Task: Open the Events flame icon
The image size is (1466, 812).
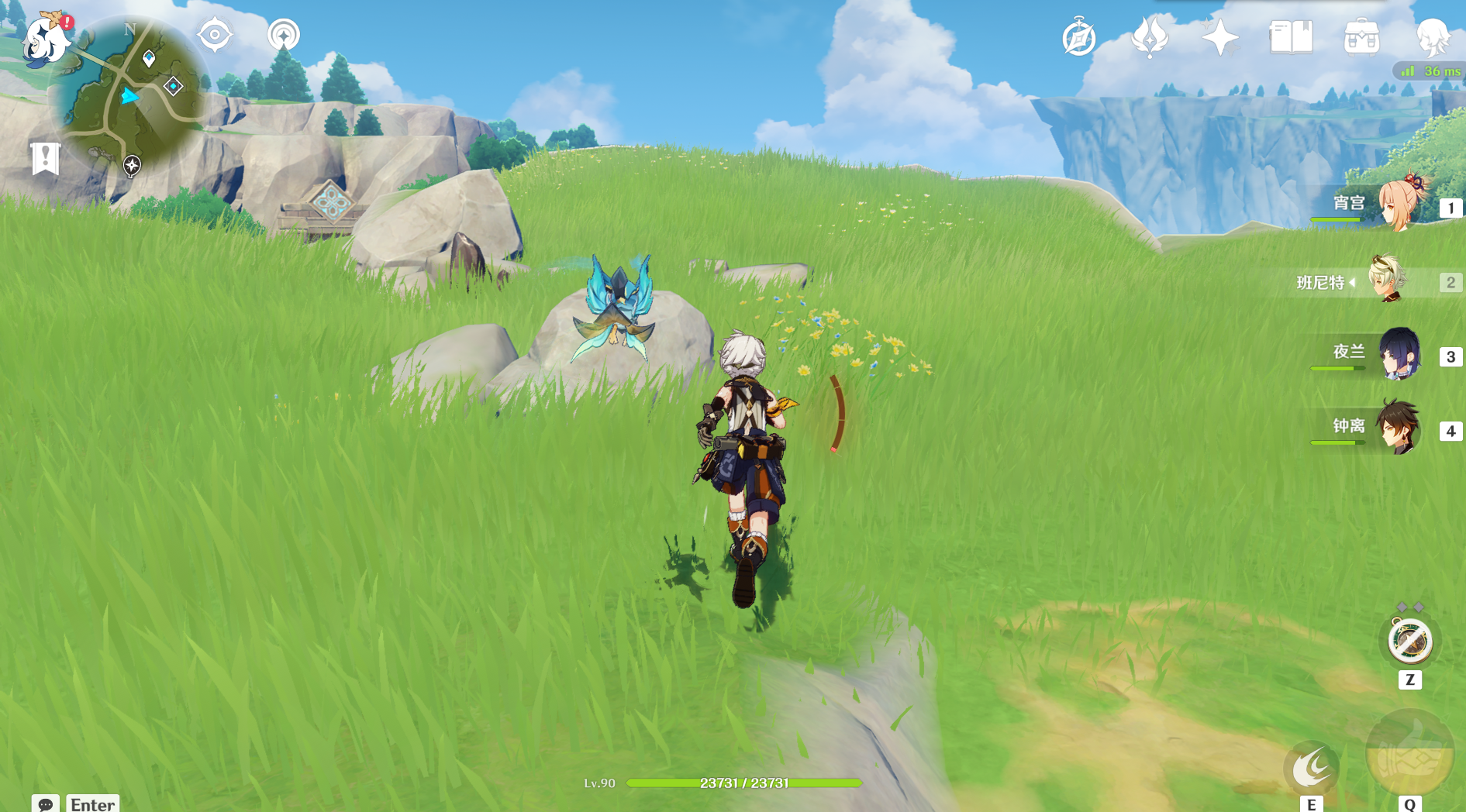Action: click(x=1150, y=36)
